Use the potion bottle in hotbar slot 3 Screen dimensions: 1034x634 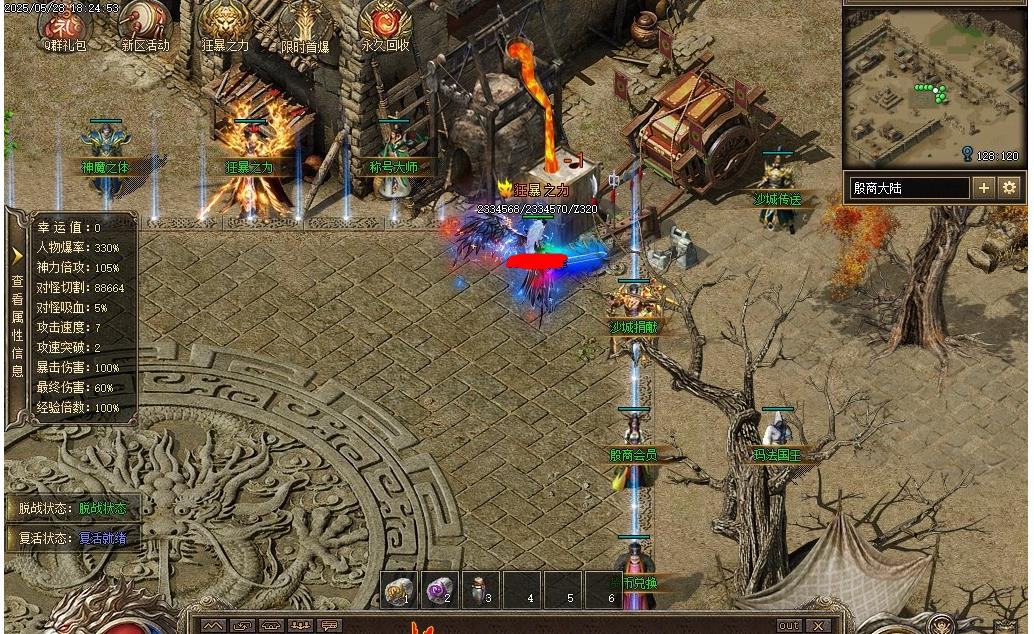click(x=481, y=590)
